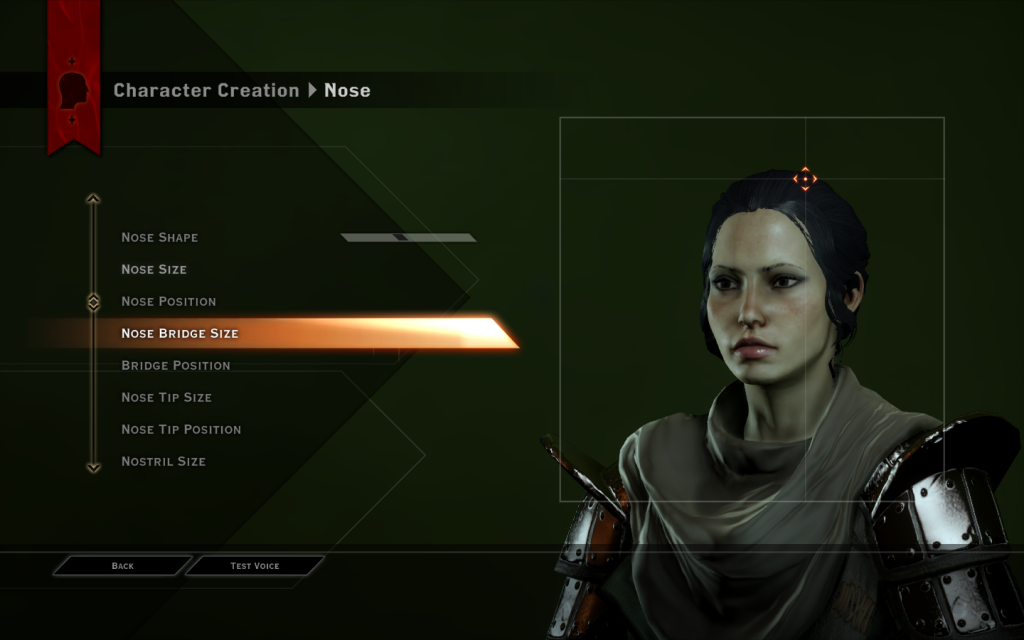Click the red head-silhouette banner icon
Viewport: 1024px width, 640px height.
click(74, 91)
